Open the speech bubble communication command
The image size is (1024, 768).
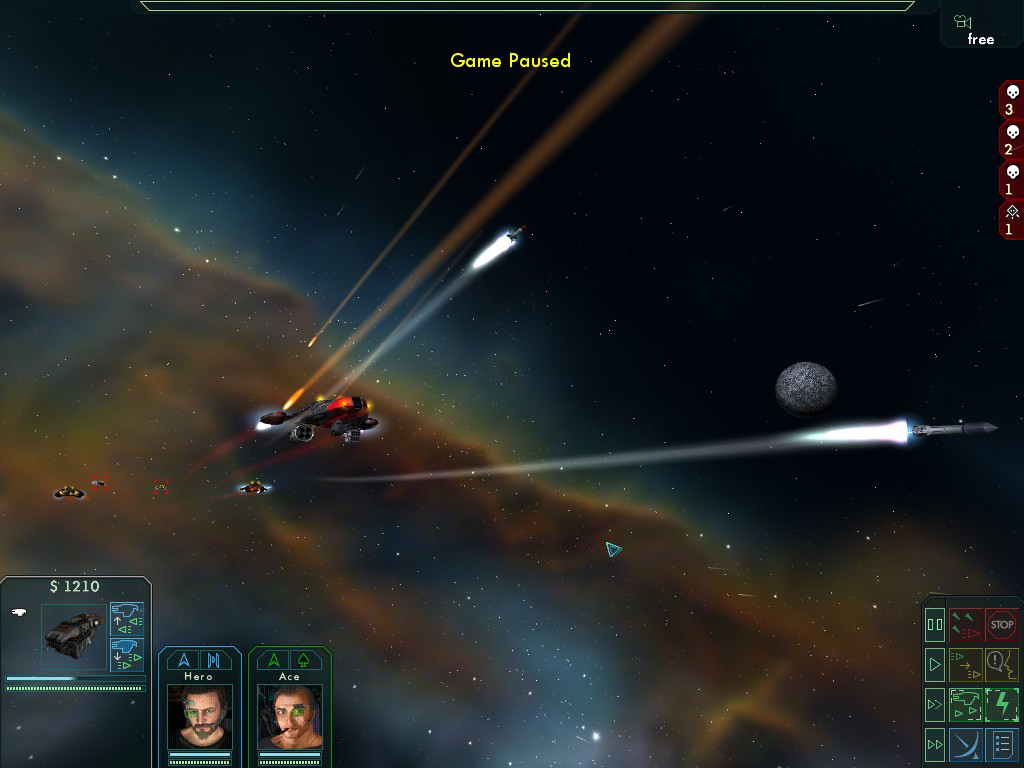click(1002, 663)
